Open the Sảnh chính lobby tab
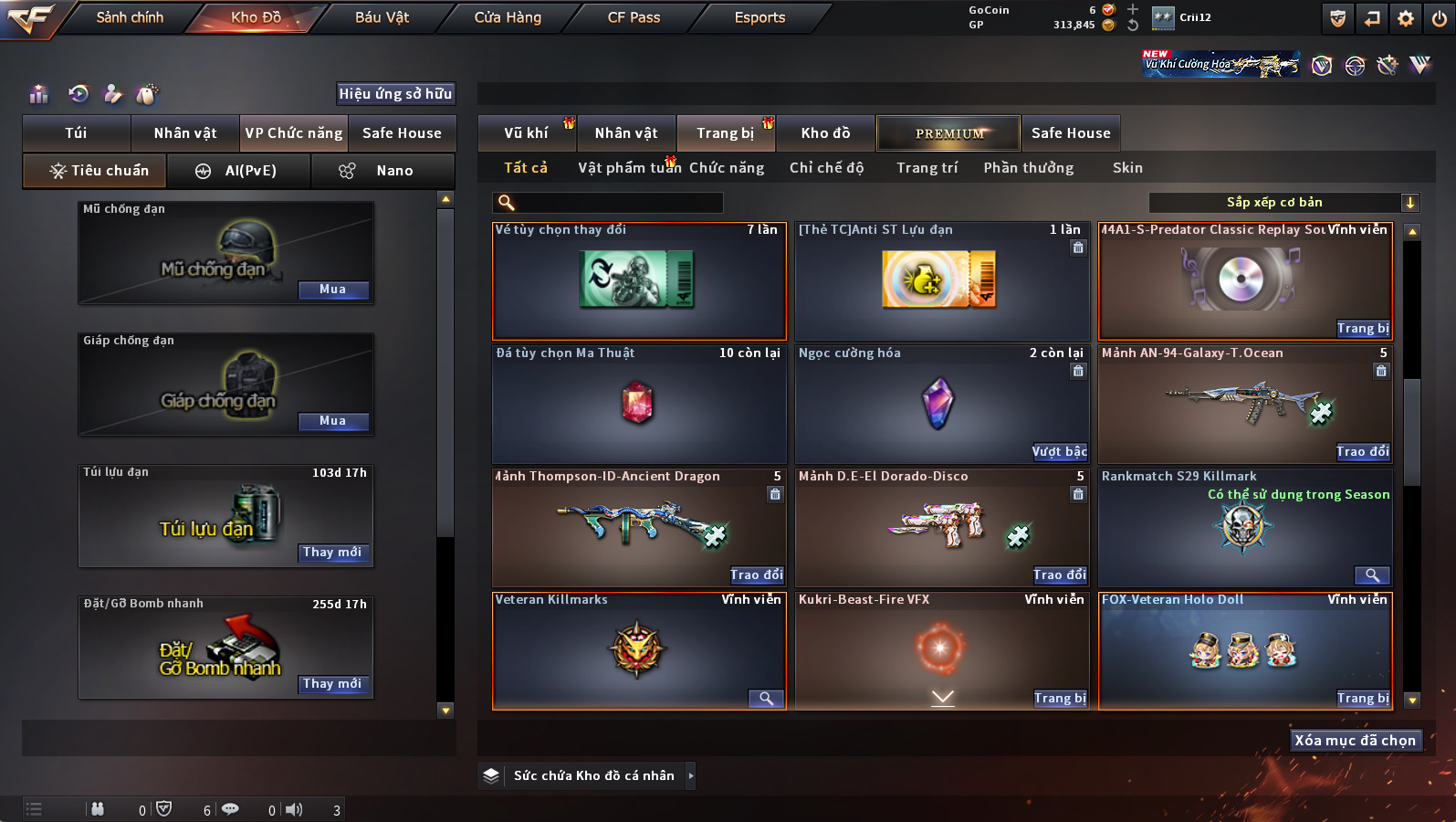 (x=130, y=17)
